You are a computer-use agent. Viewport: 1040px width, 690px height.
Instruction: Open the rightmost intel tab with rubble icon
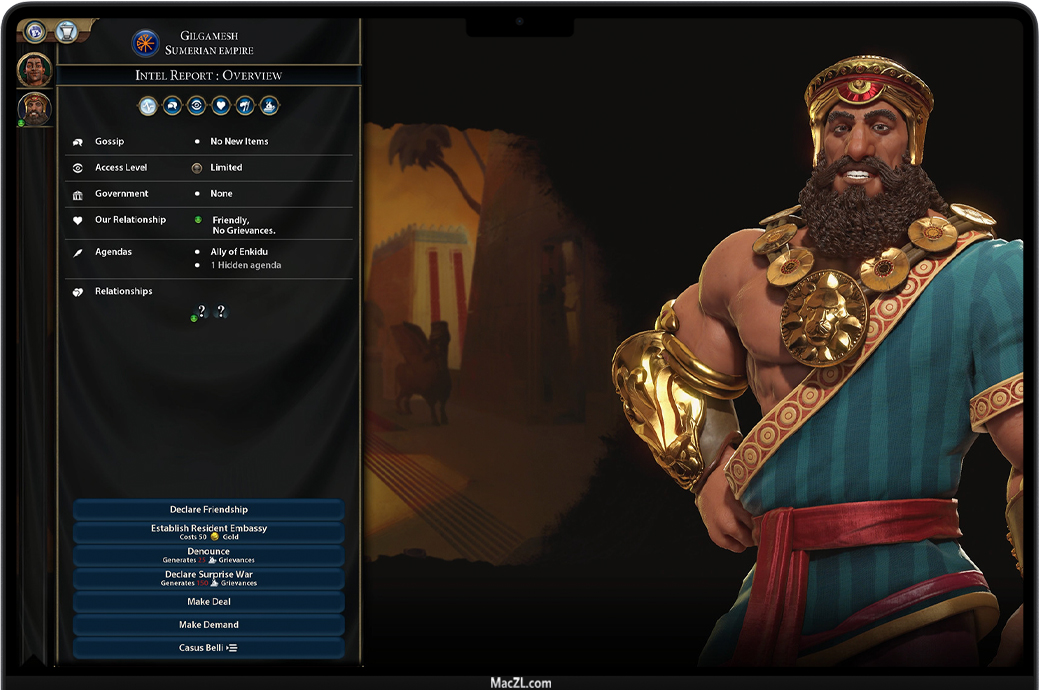pyautogui.click(x=269, y=105)
